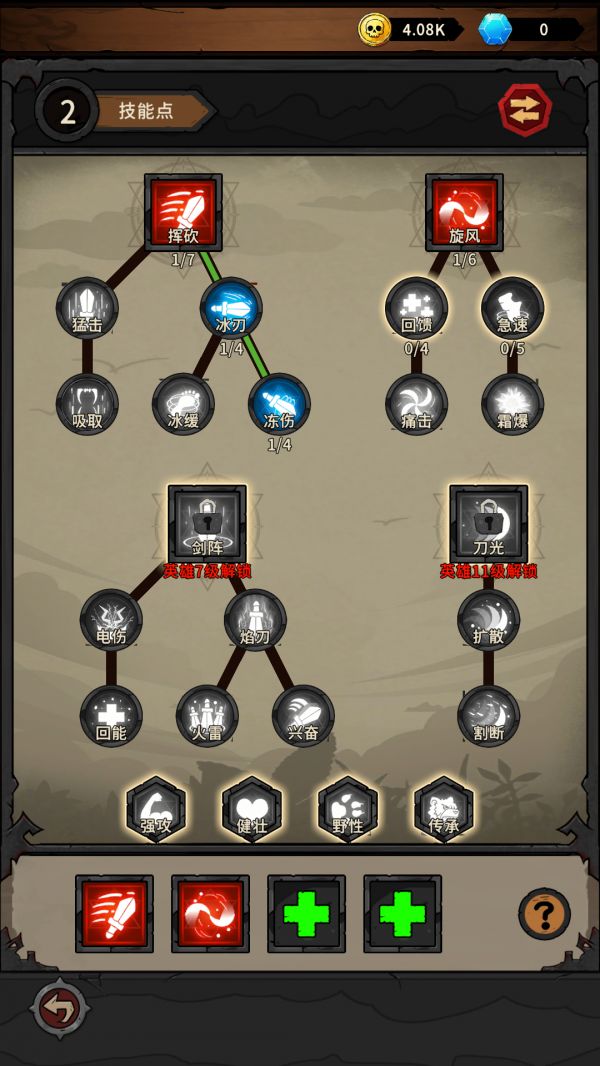Choose the 冰缓 ice slow skill

[183, 403]
